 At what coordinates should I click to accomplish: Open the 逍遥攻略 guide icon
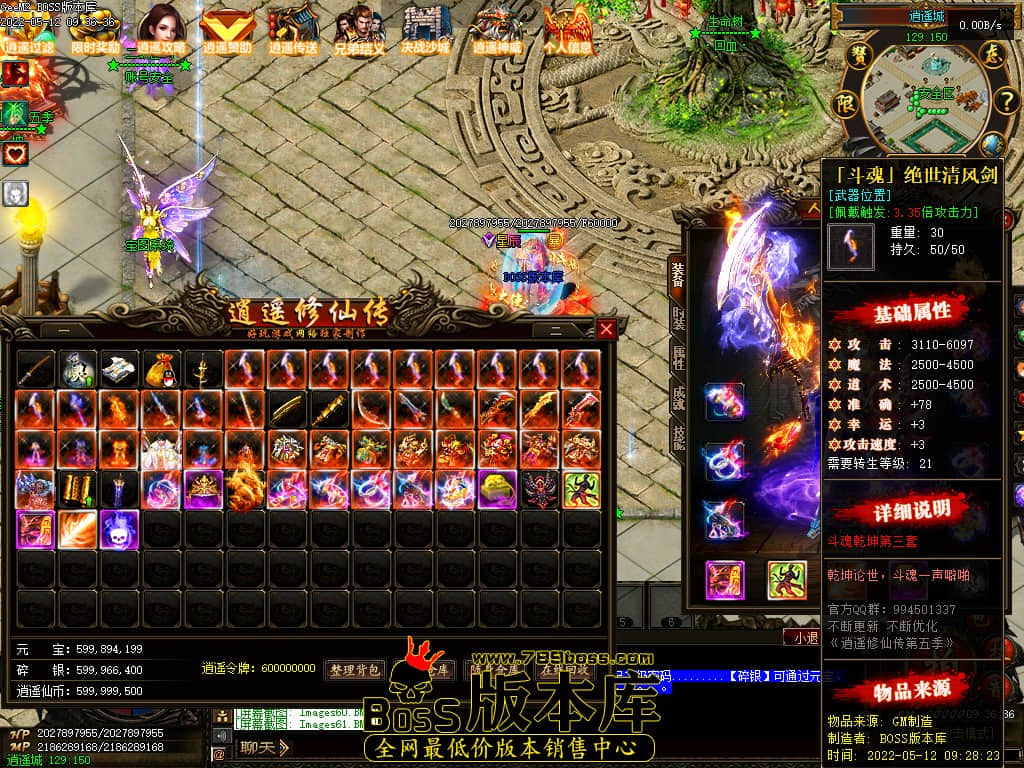click(x=161, y=30)
